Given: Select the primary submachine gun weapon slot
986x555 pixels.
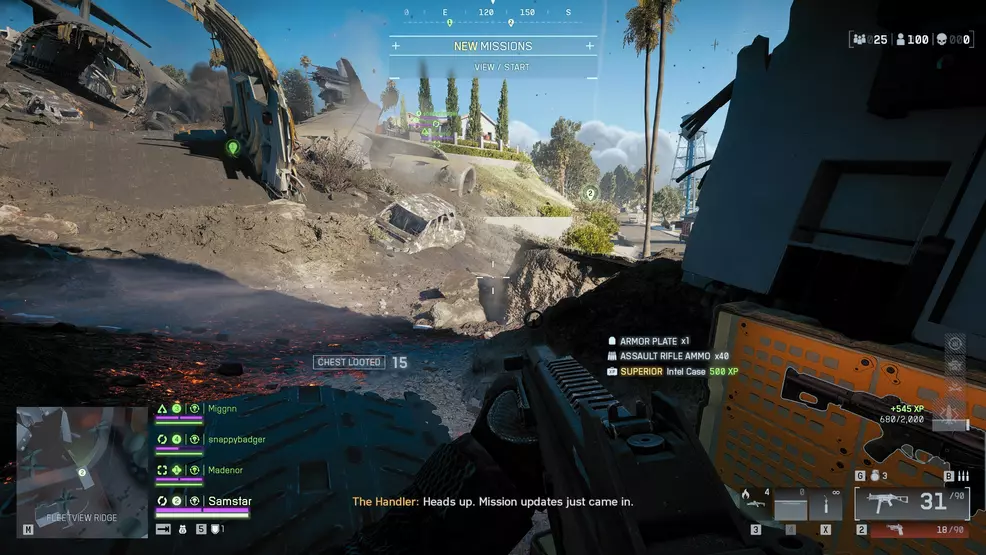Looking at the screenshot, I should (911, 501).
